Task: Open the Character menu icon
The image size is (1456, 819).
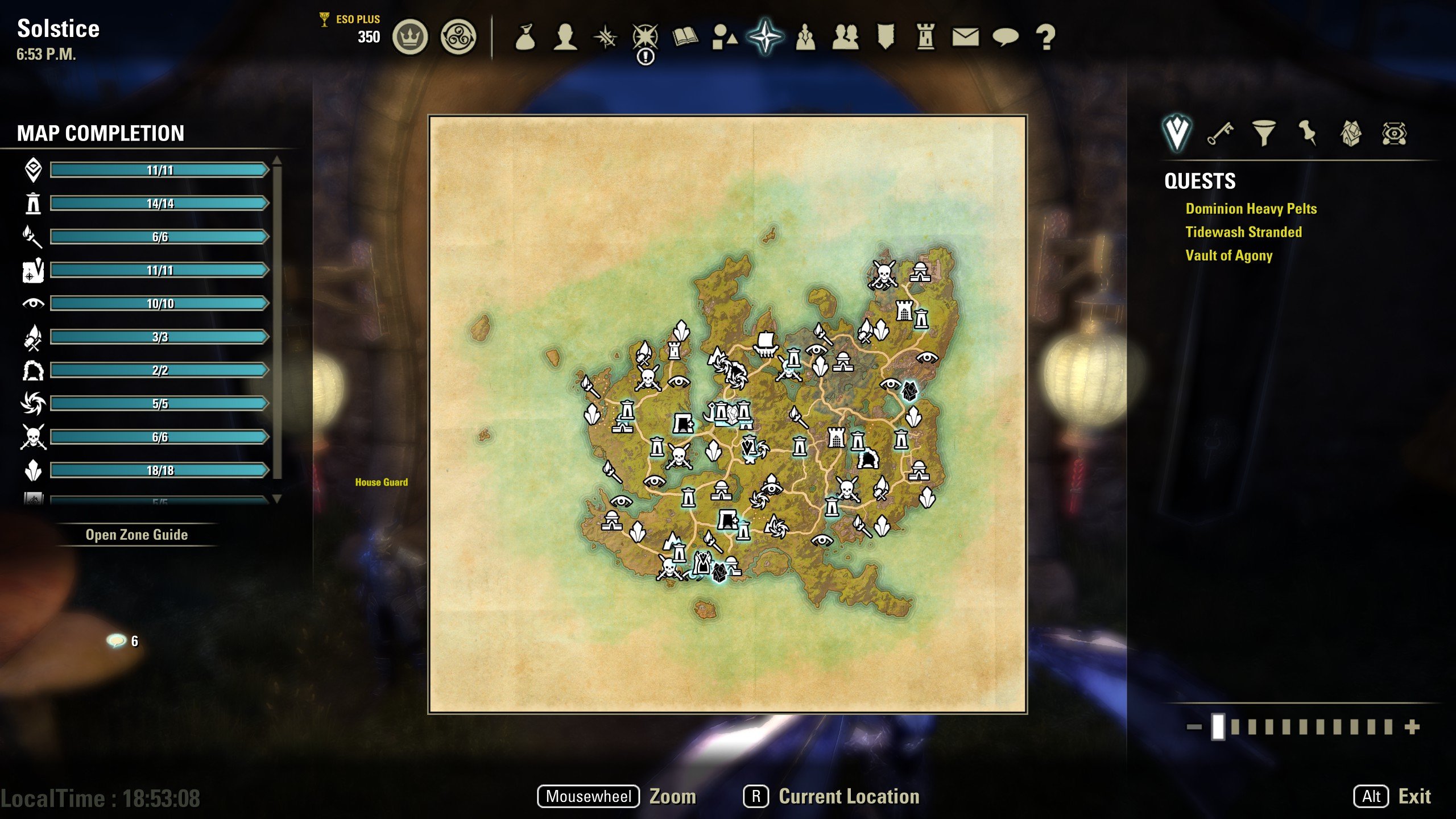Action: 565,36
